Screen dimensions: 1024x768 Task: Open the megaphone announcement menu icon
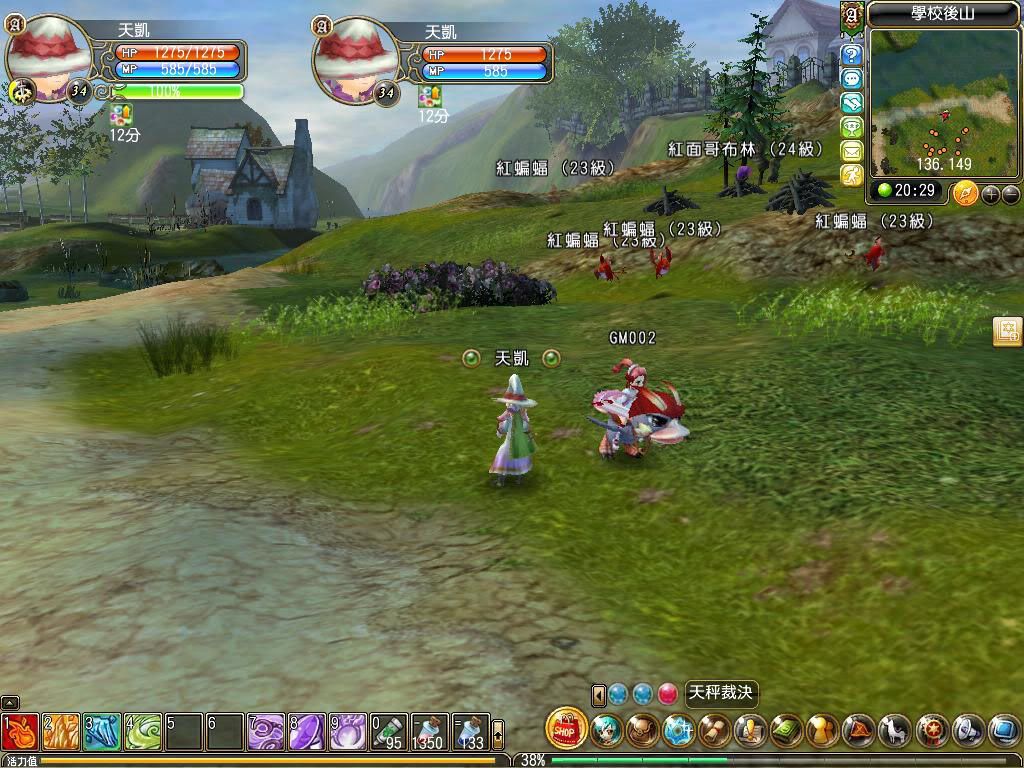[x=967, y=730]
